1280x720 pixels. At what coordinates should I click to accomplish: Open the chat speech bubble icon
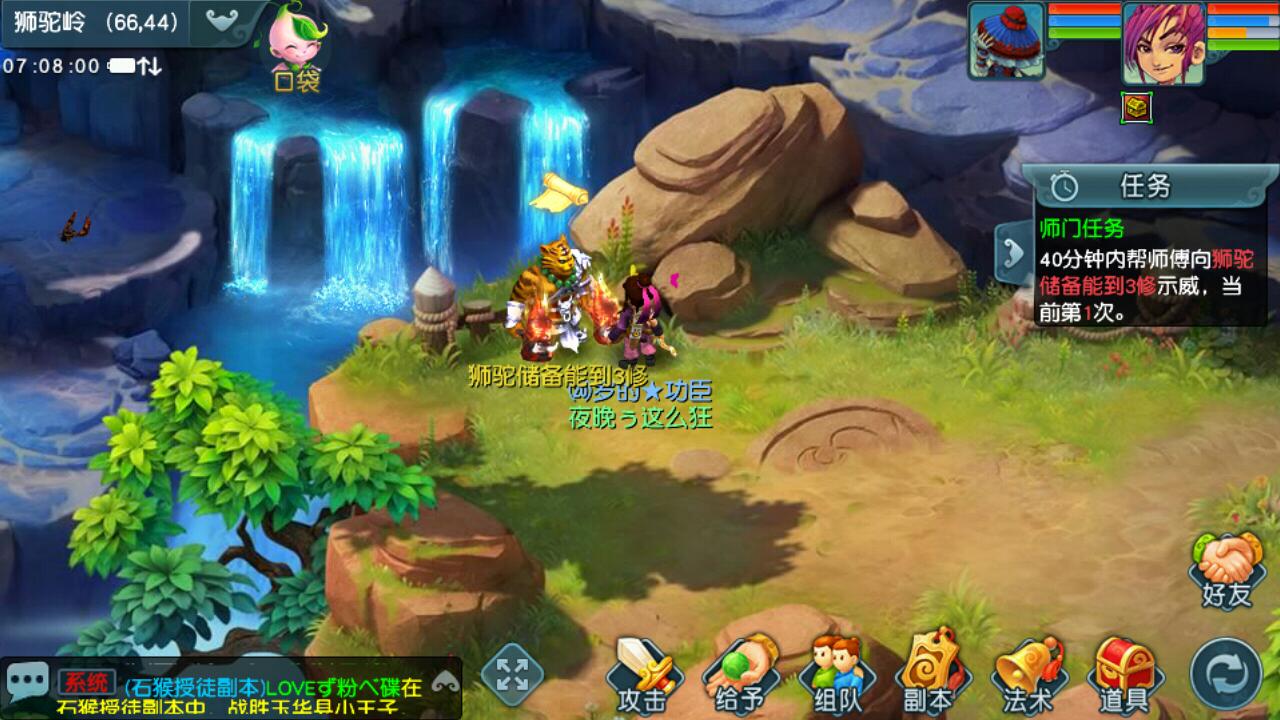[27, 681]
